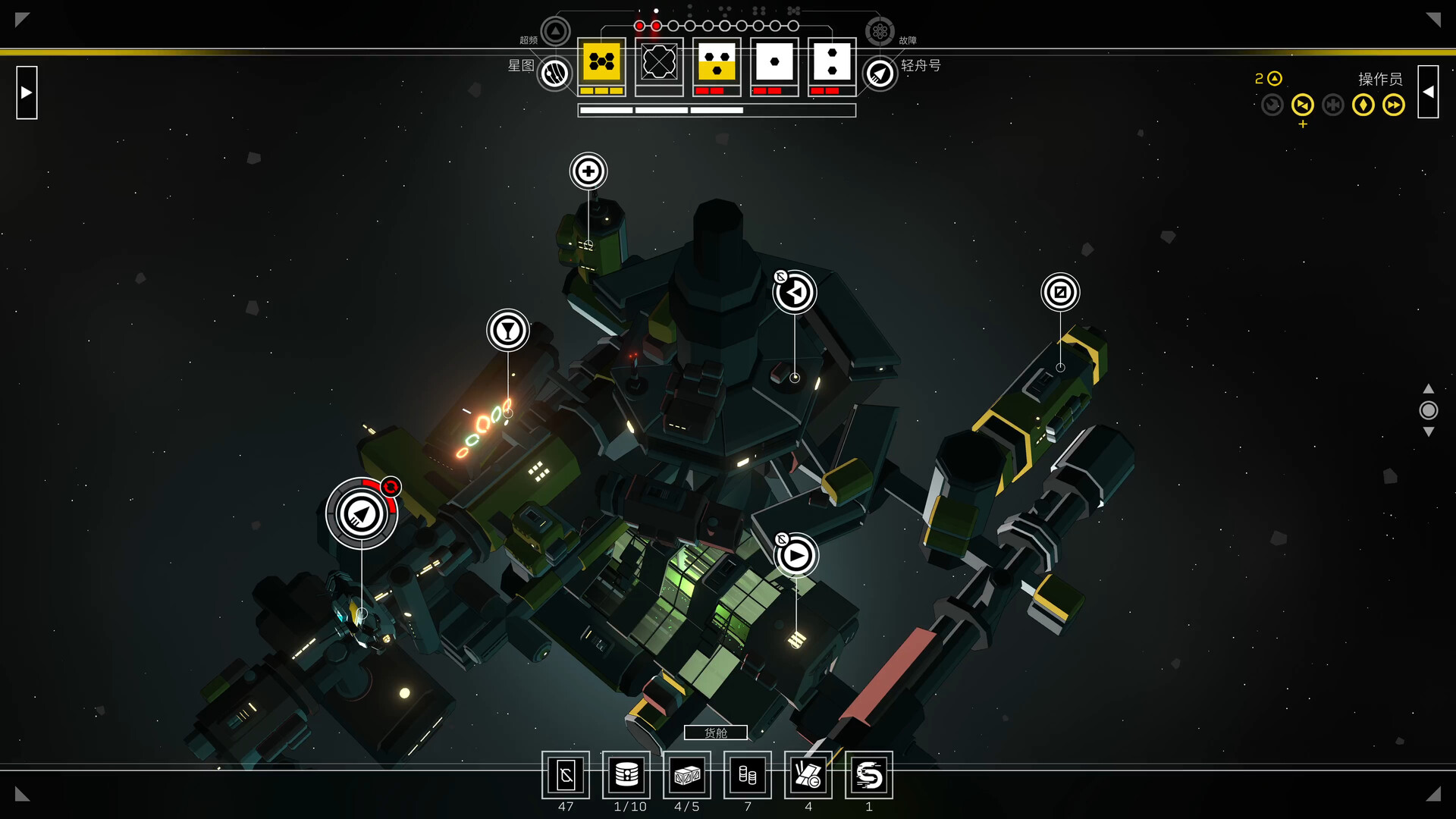Image resolution: width=1456 pixels, height=819 pixels.
Task: Click the S-glyph resource icon showing 1
Action: coord(869,775)
